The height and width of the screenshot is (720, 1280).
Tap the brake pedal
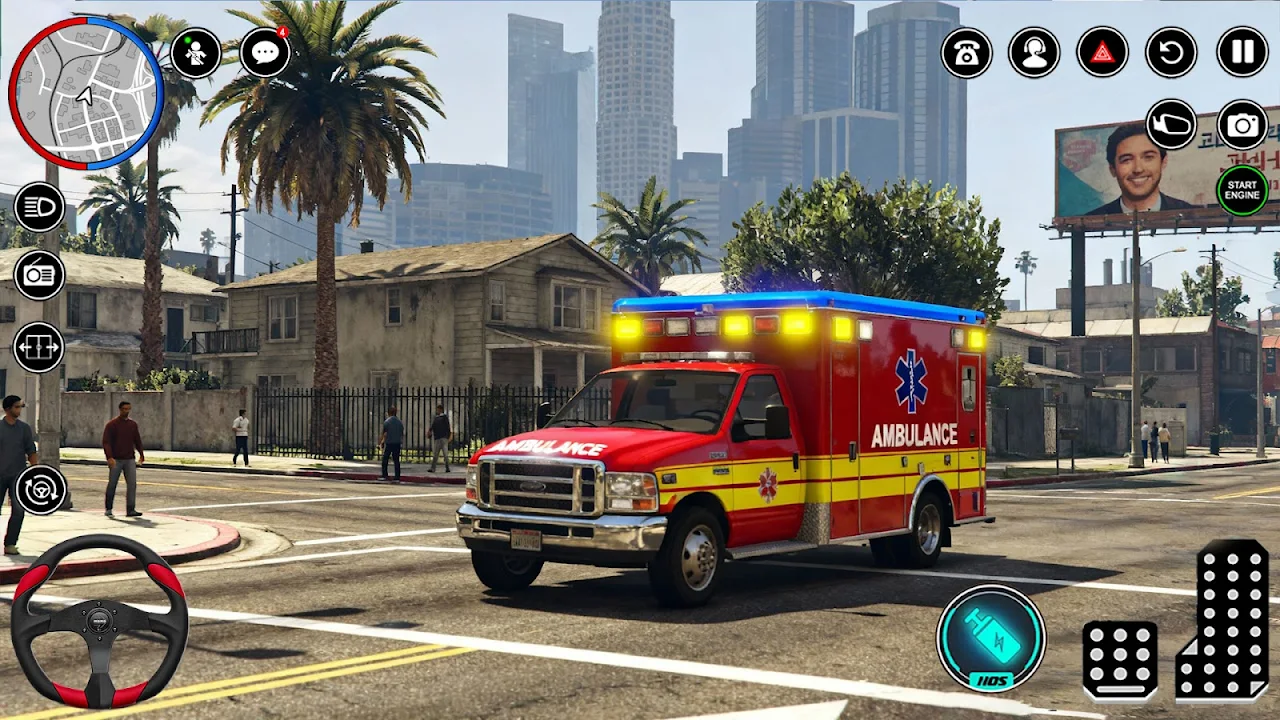pos(1120,660)
